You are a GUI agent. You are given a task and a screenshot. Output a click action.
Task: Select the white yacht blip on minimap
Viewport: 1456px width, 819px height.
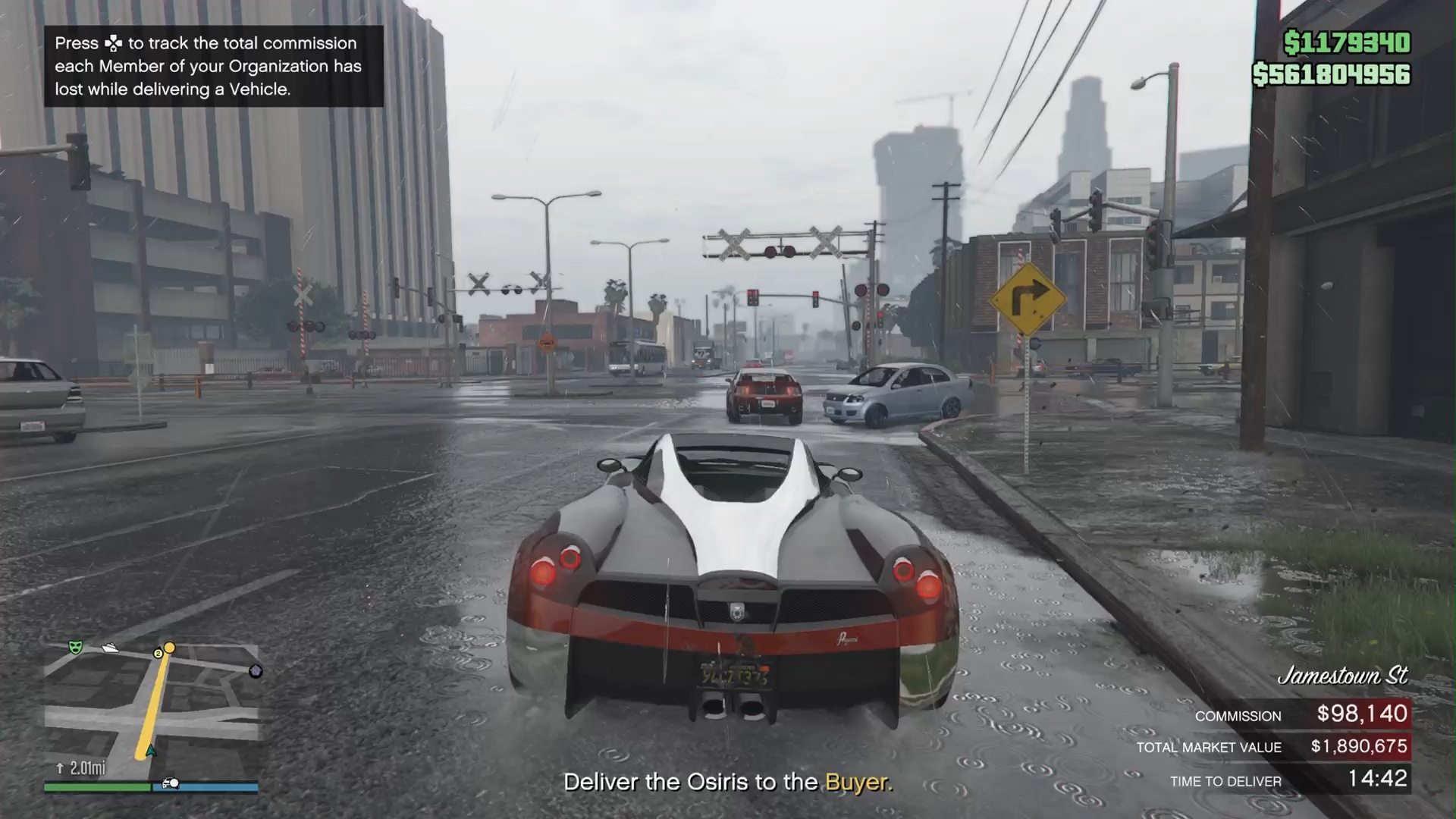pyautogui.click(x=110, y=648)
